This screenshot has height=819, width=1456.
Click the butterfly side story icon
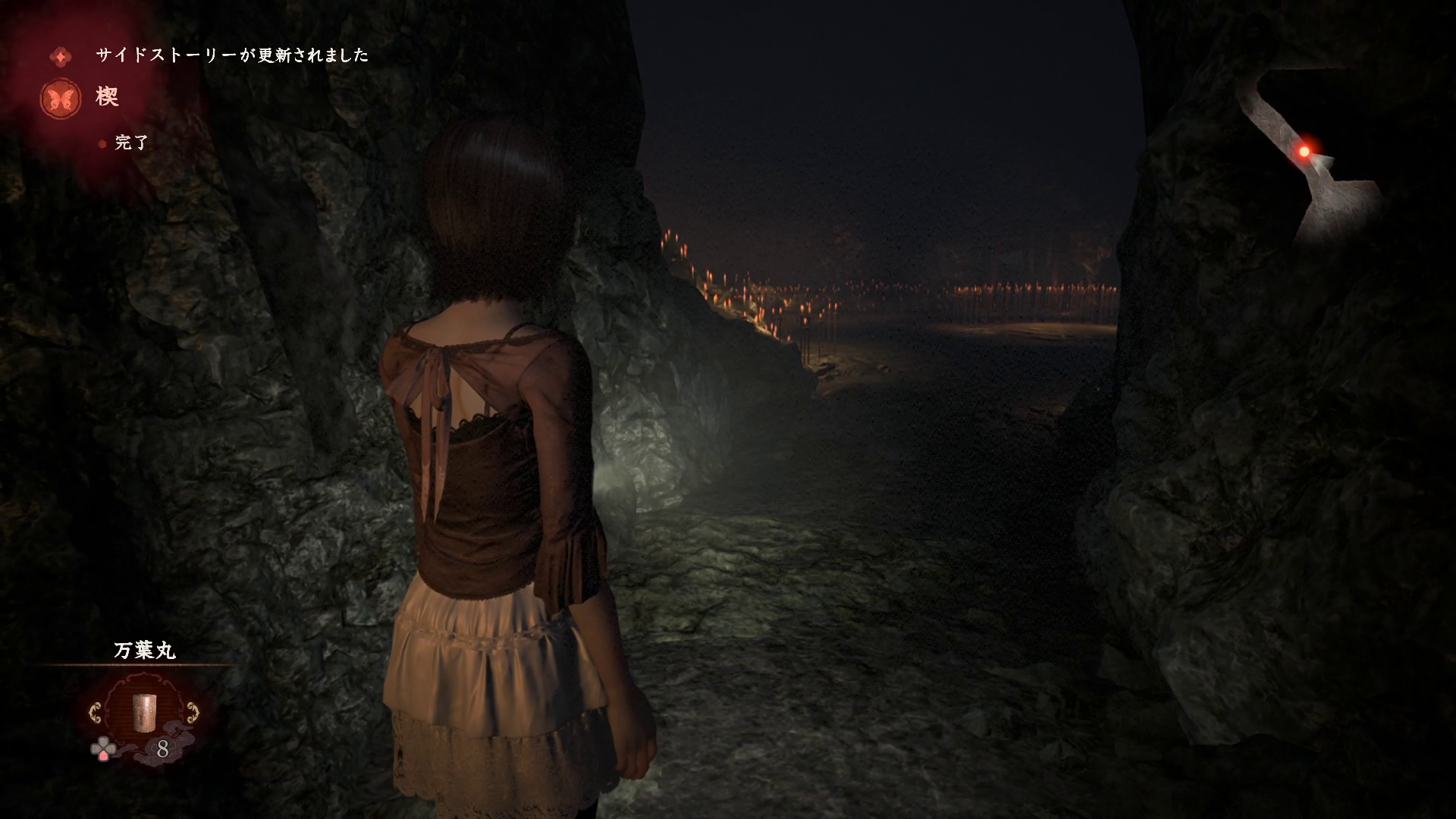pos(61,99)
